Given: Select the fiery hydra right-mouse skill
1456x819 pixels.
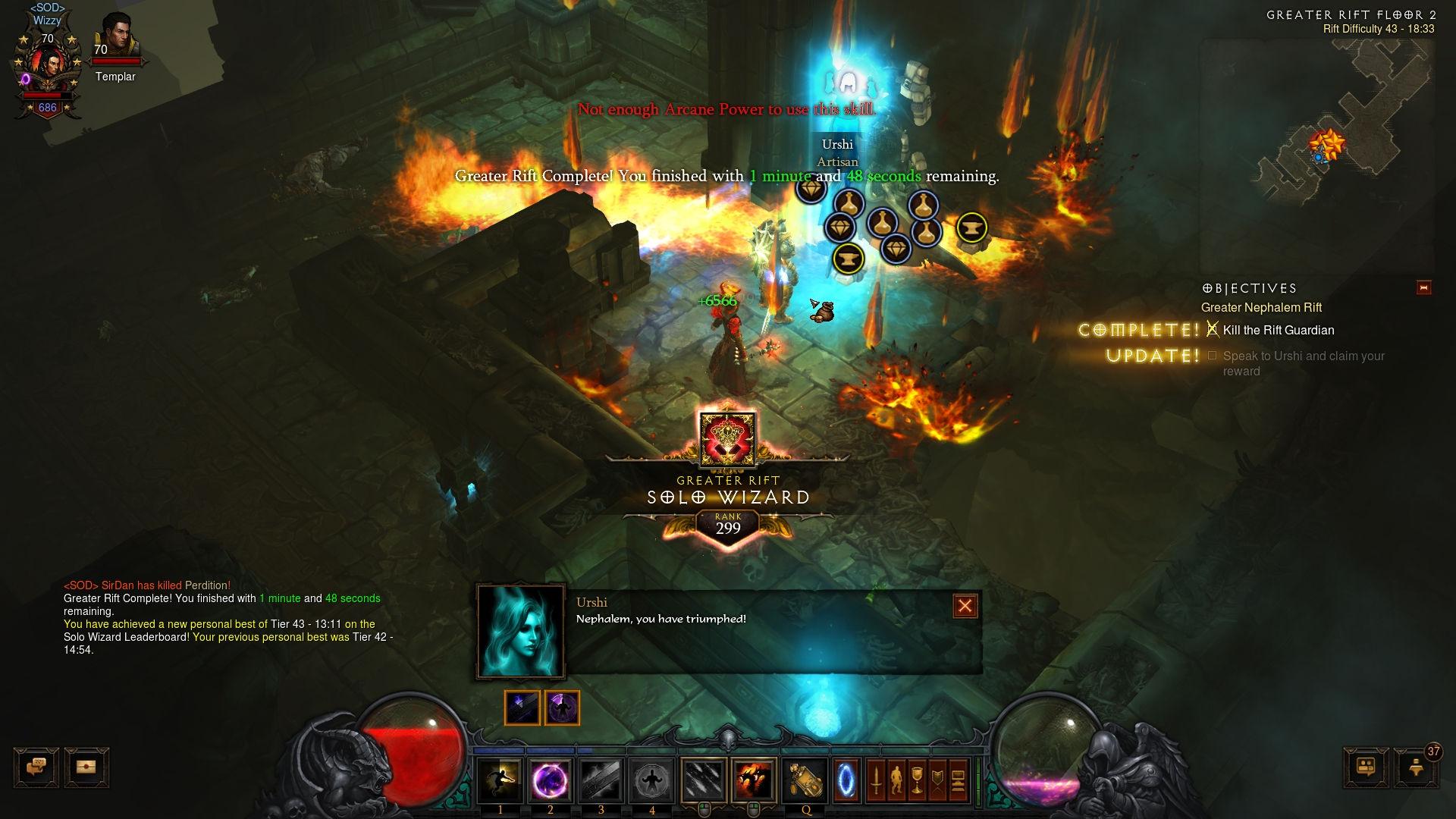Looking at the screenshot, I should point(754,780).
